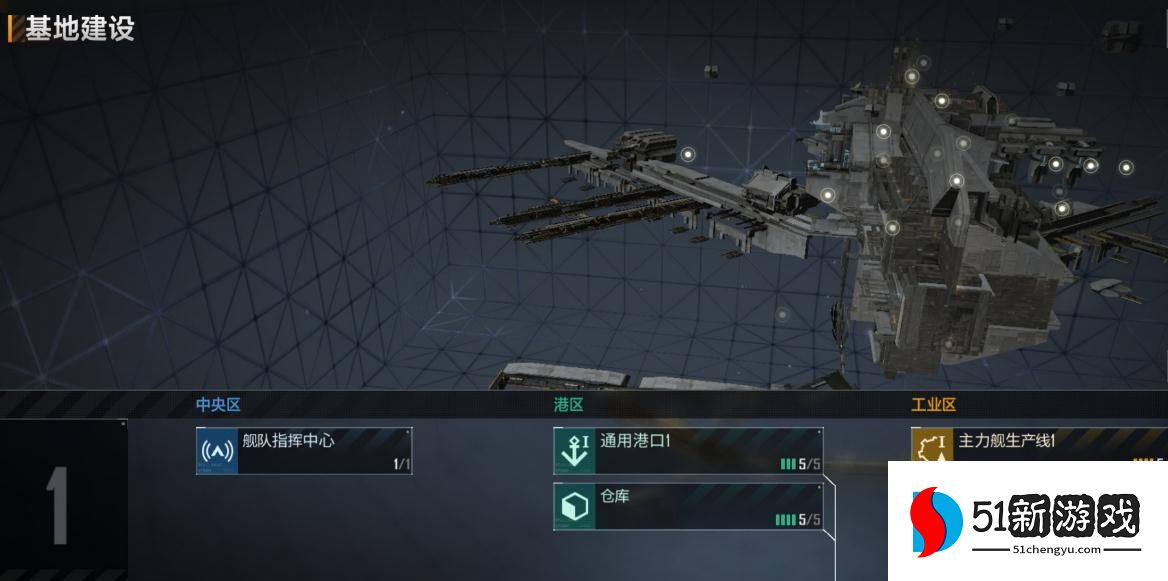Open the 通用港口1 port entry
Image resolution: width=1168 pixels, height=581 pixels.
tap(688, 451)
